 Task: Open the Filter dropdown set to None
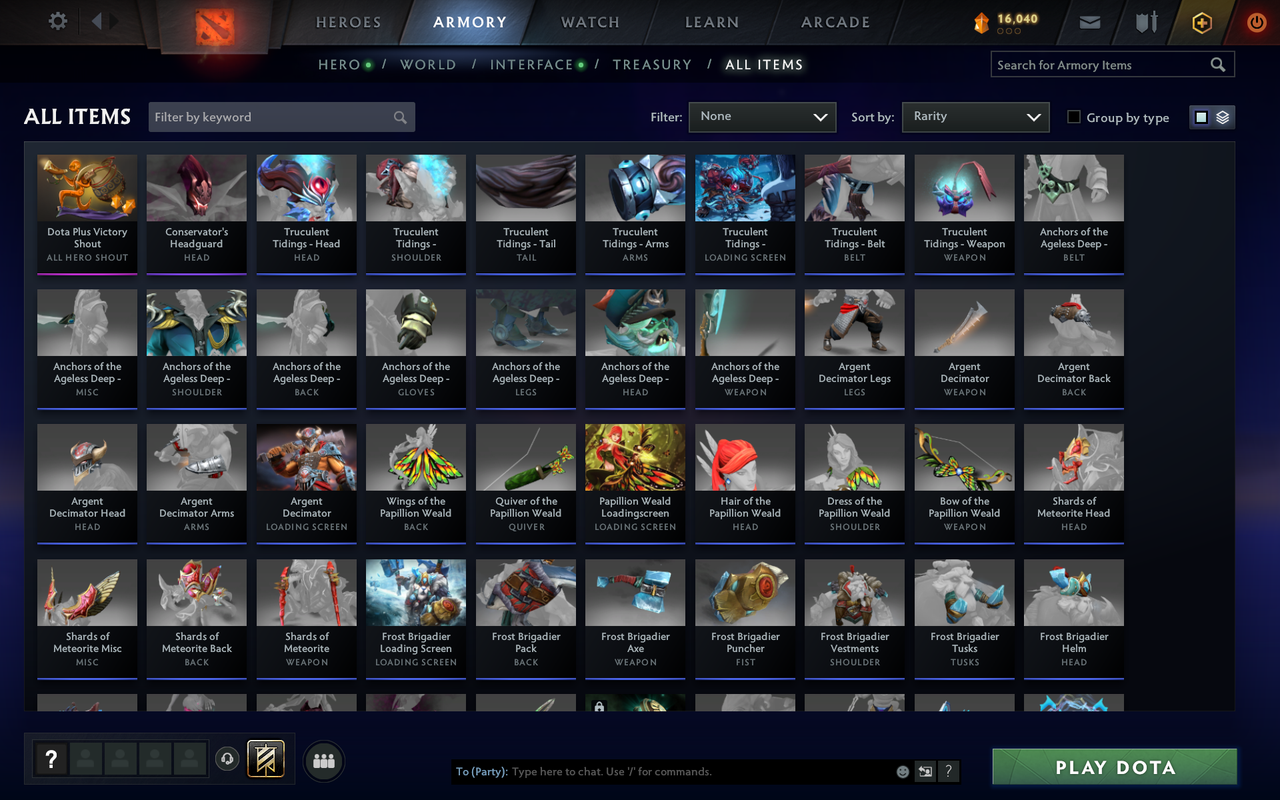[x=762, y=117]
